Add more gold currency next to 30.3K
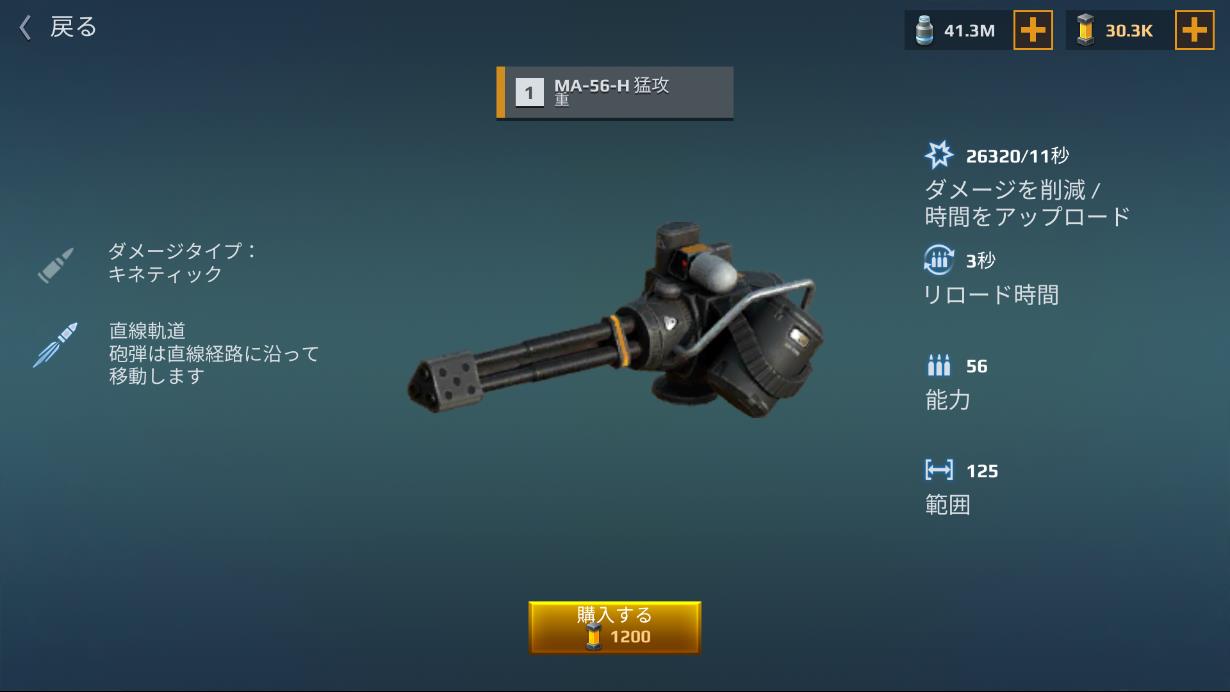This screenshot has width=1230, height=692. click(1193, 31)
